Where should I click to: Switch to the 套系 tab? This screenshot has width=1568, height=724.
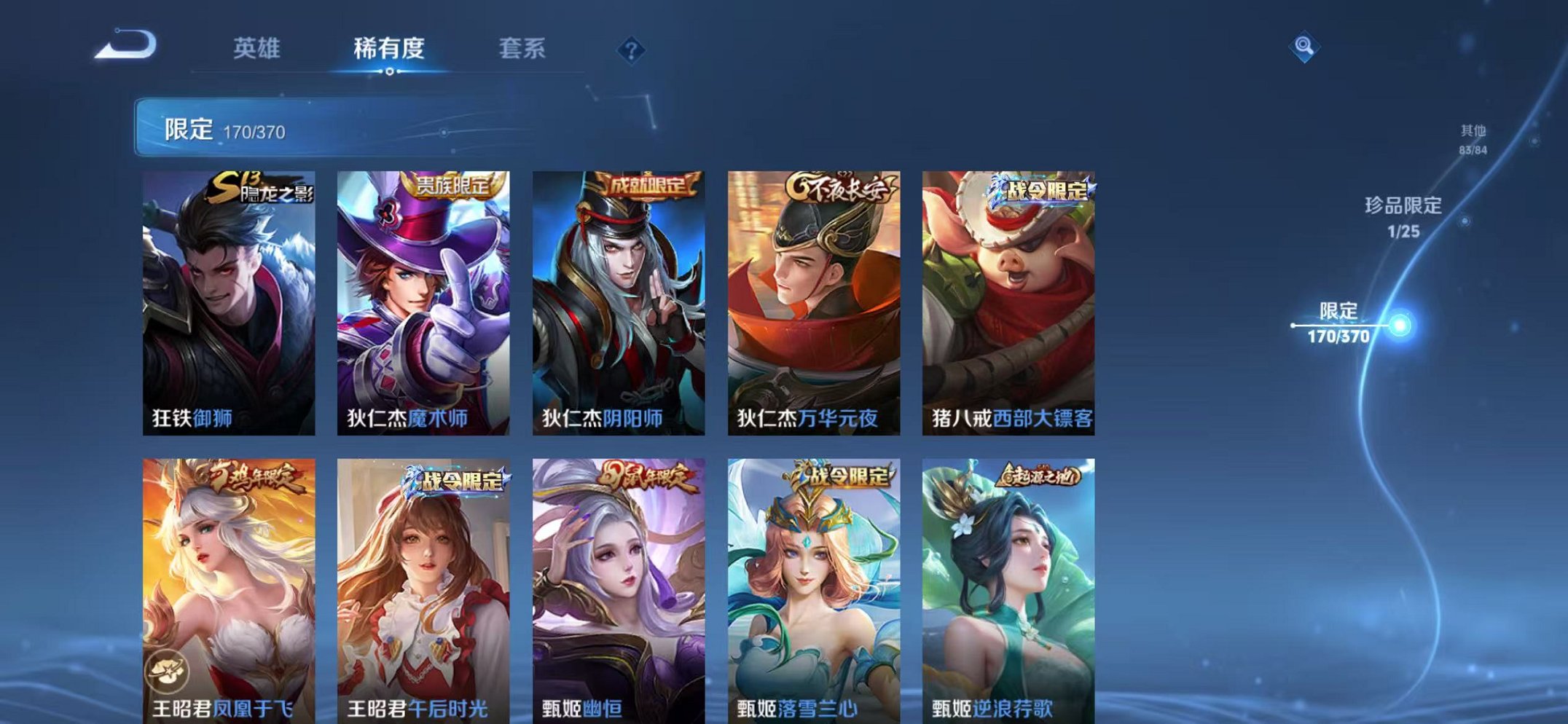(x=523, y=50)
